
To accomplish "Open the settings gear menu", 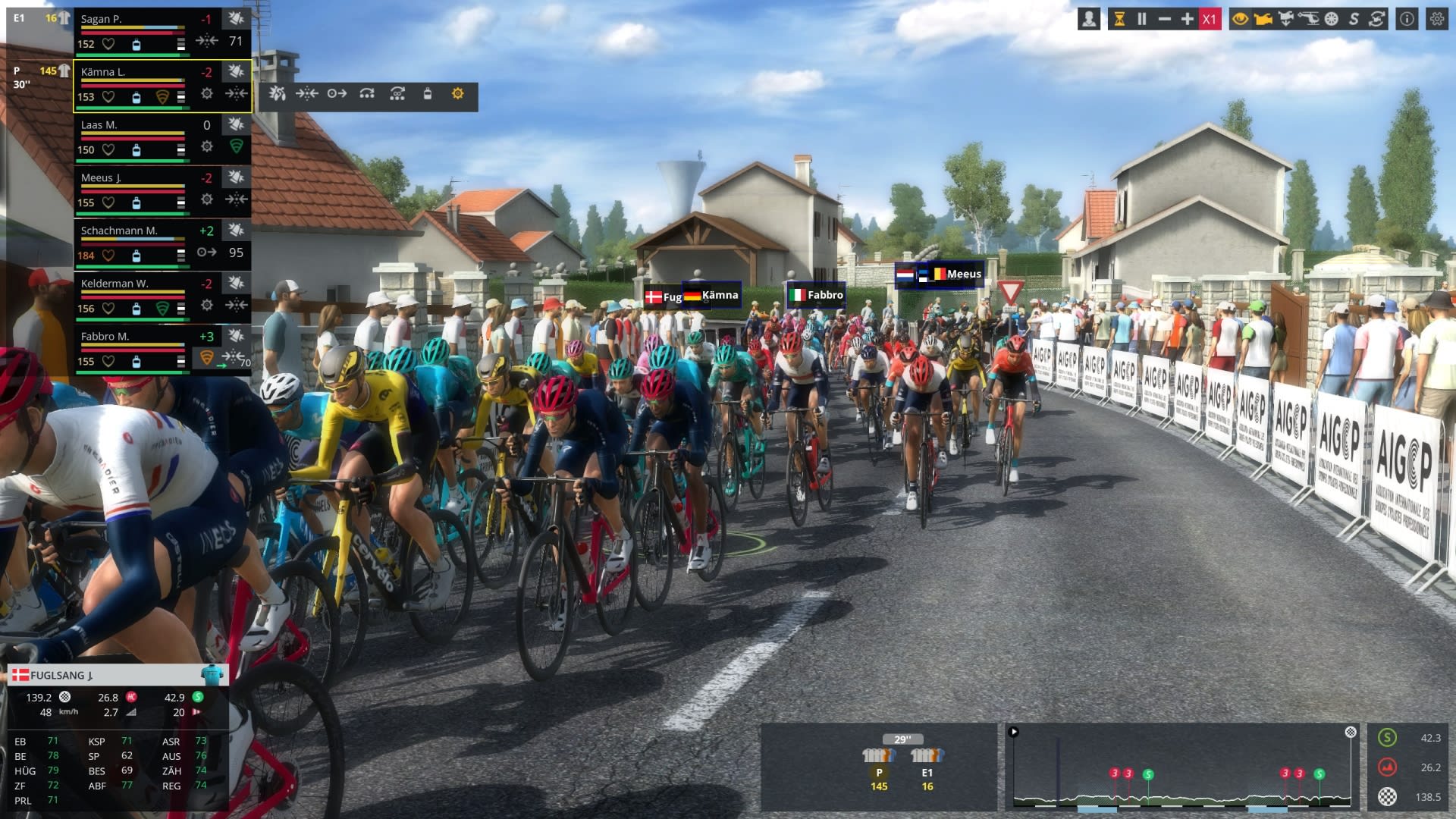I will point(1436,20).
